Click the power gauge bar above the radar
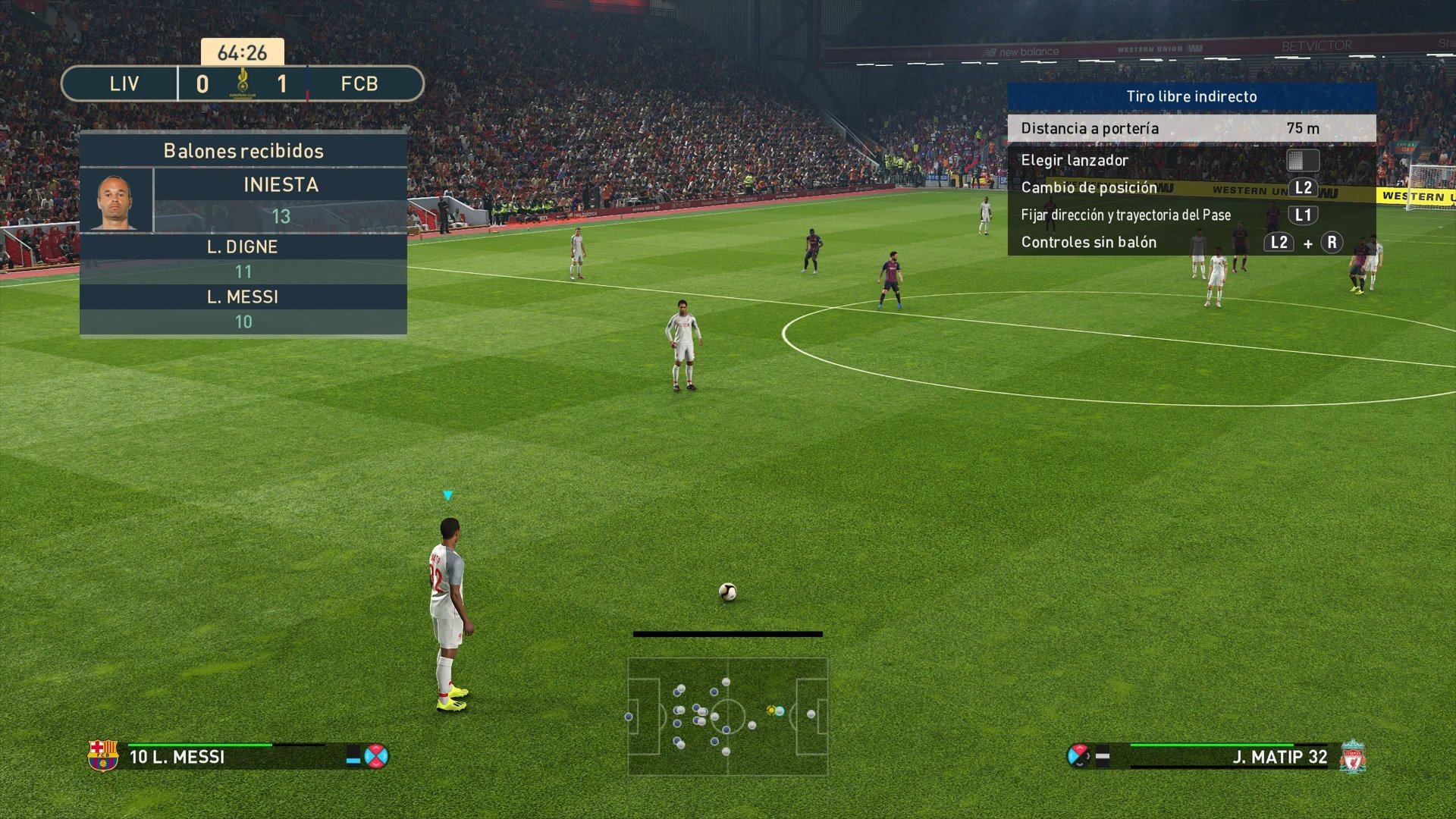The image size is (1456, 819). (x=730, y=634)
